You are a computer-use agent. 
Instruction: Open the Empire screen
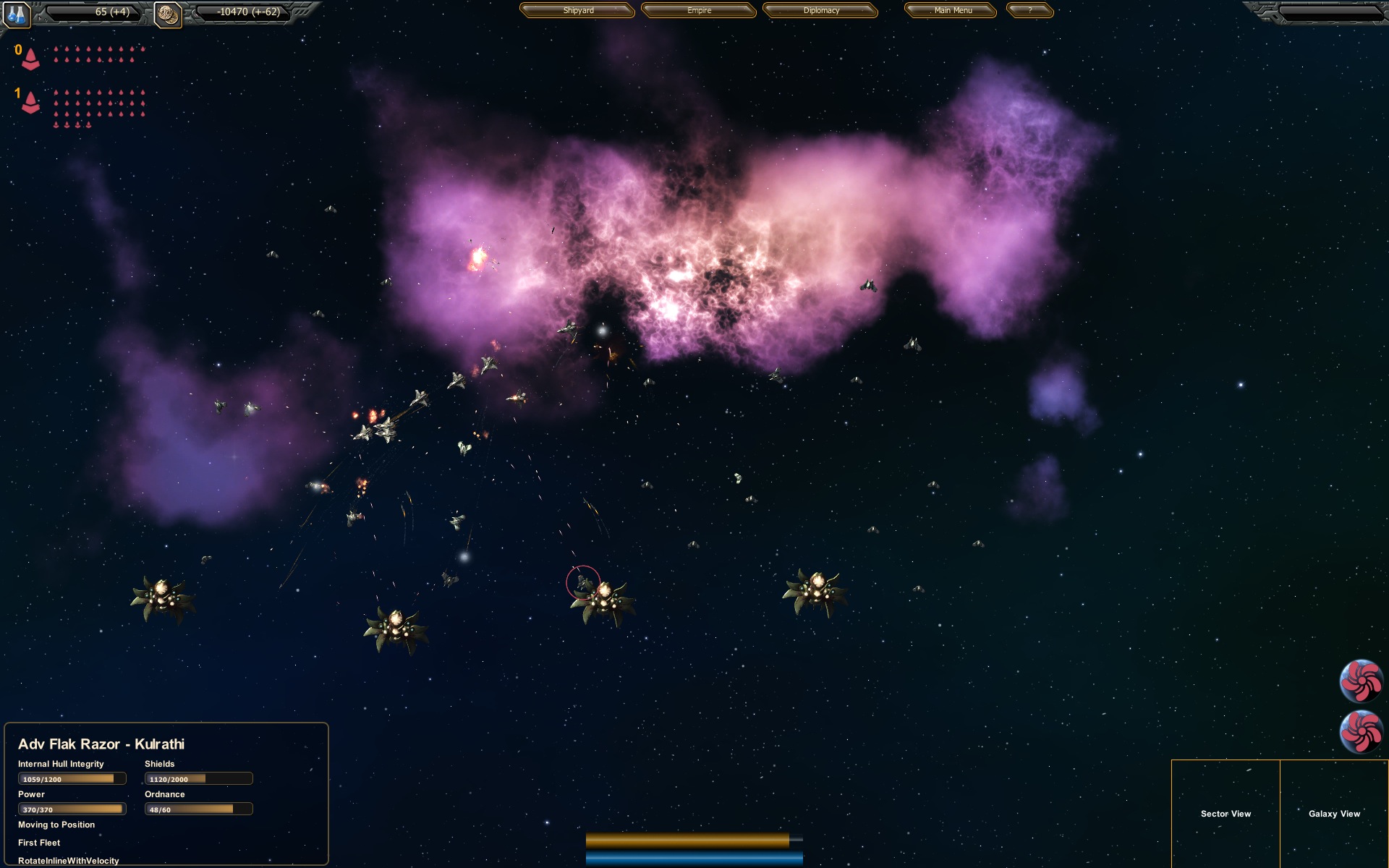point(697,11)
